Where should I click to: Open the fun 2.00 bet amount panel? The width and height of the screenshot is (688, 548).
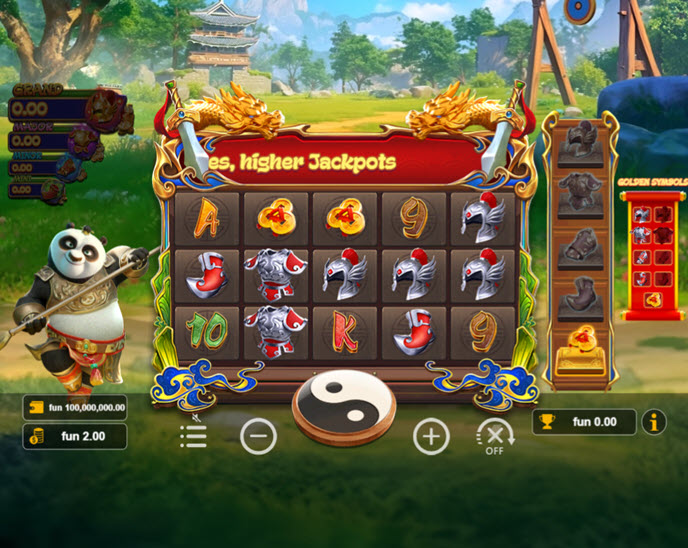[x=76, y=436]
